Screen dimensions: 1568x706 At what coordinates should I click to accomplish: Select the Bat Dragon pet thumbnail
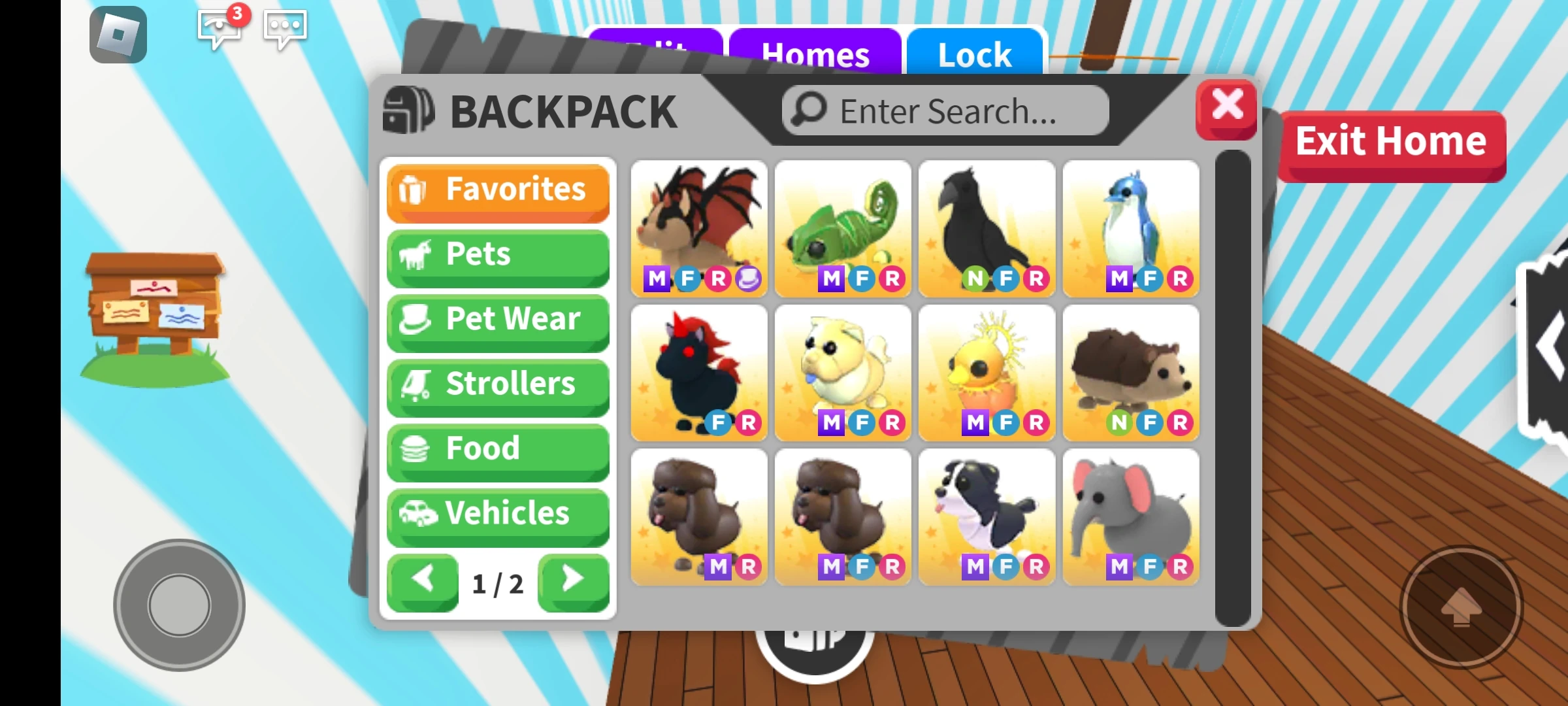pyautogui.click(x=699, y=229)
